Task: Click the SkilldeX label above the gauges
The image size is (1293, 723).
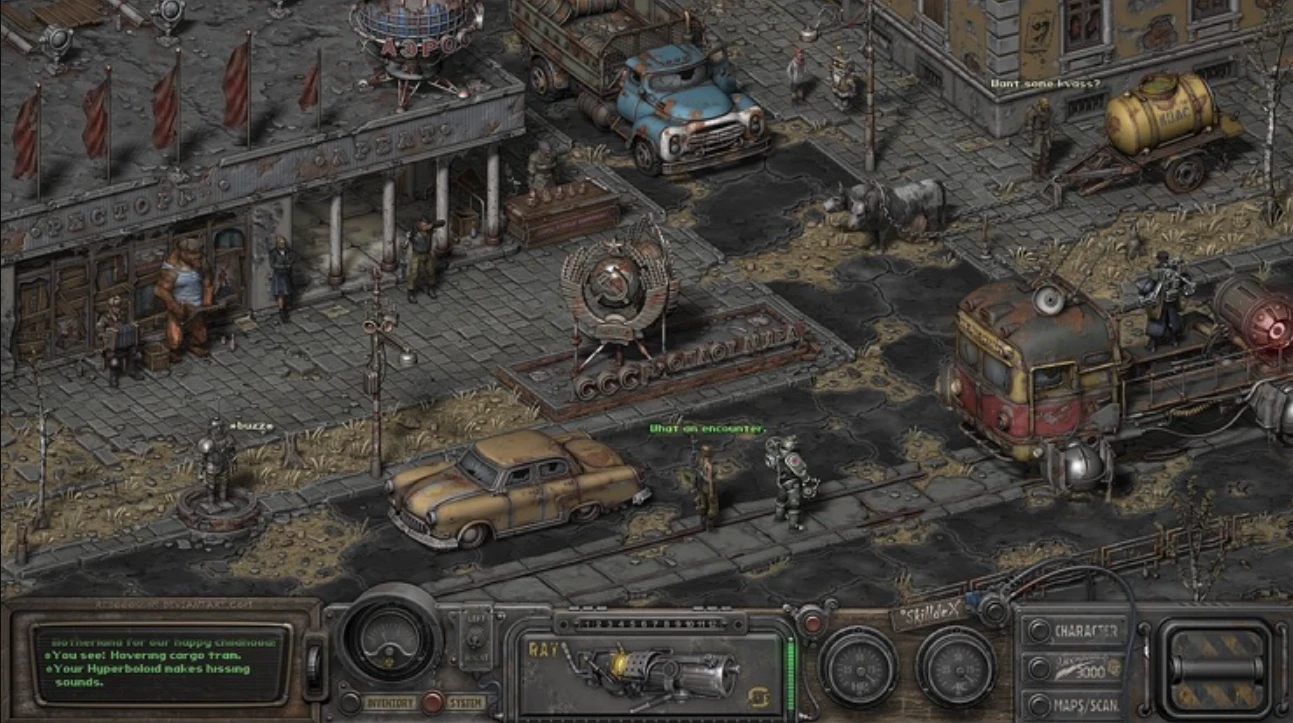Action: [930, 613]
